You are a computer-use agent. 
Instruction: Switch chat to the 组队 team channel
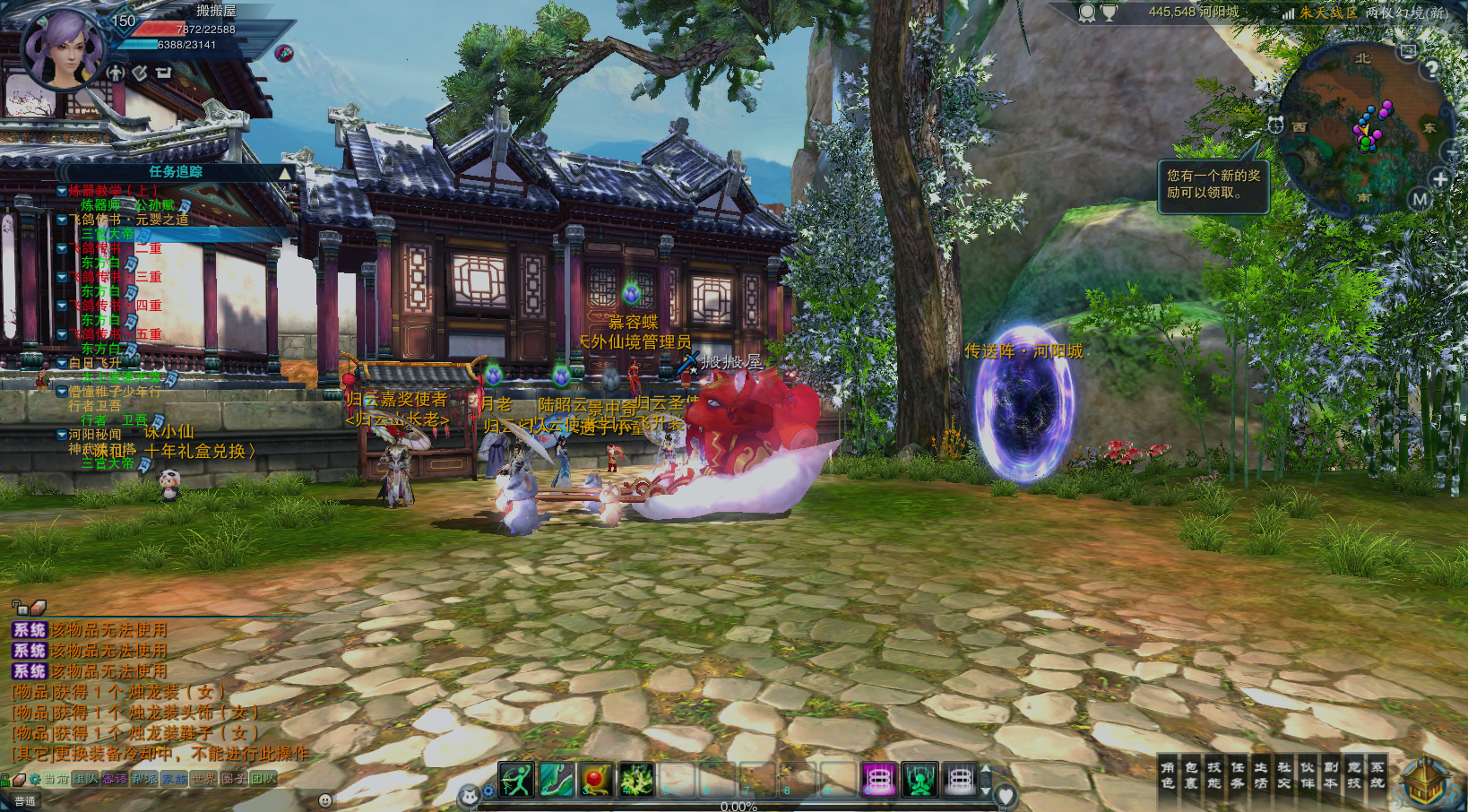tap(85, 779)
